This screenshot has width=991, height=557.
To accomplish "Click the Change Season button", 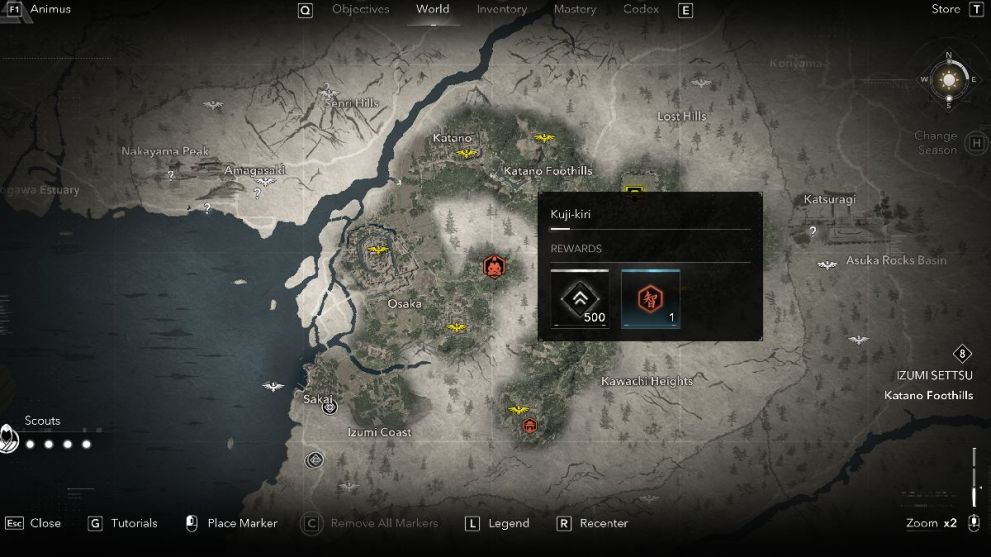I will click(936, 143).
